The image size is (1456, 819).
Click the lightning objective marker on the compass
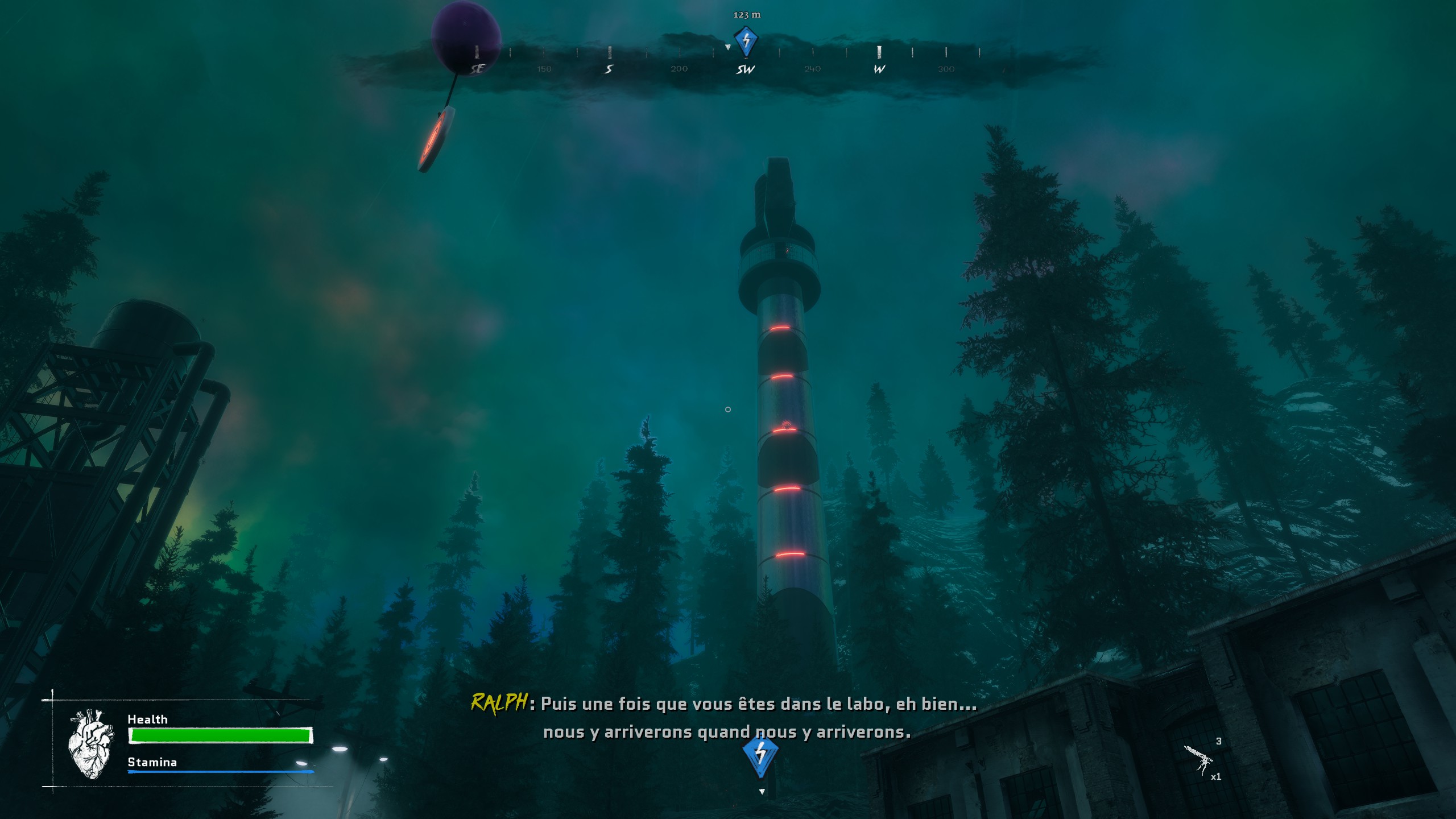(x=746, y=41)
